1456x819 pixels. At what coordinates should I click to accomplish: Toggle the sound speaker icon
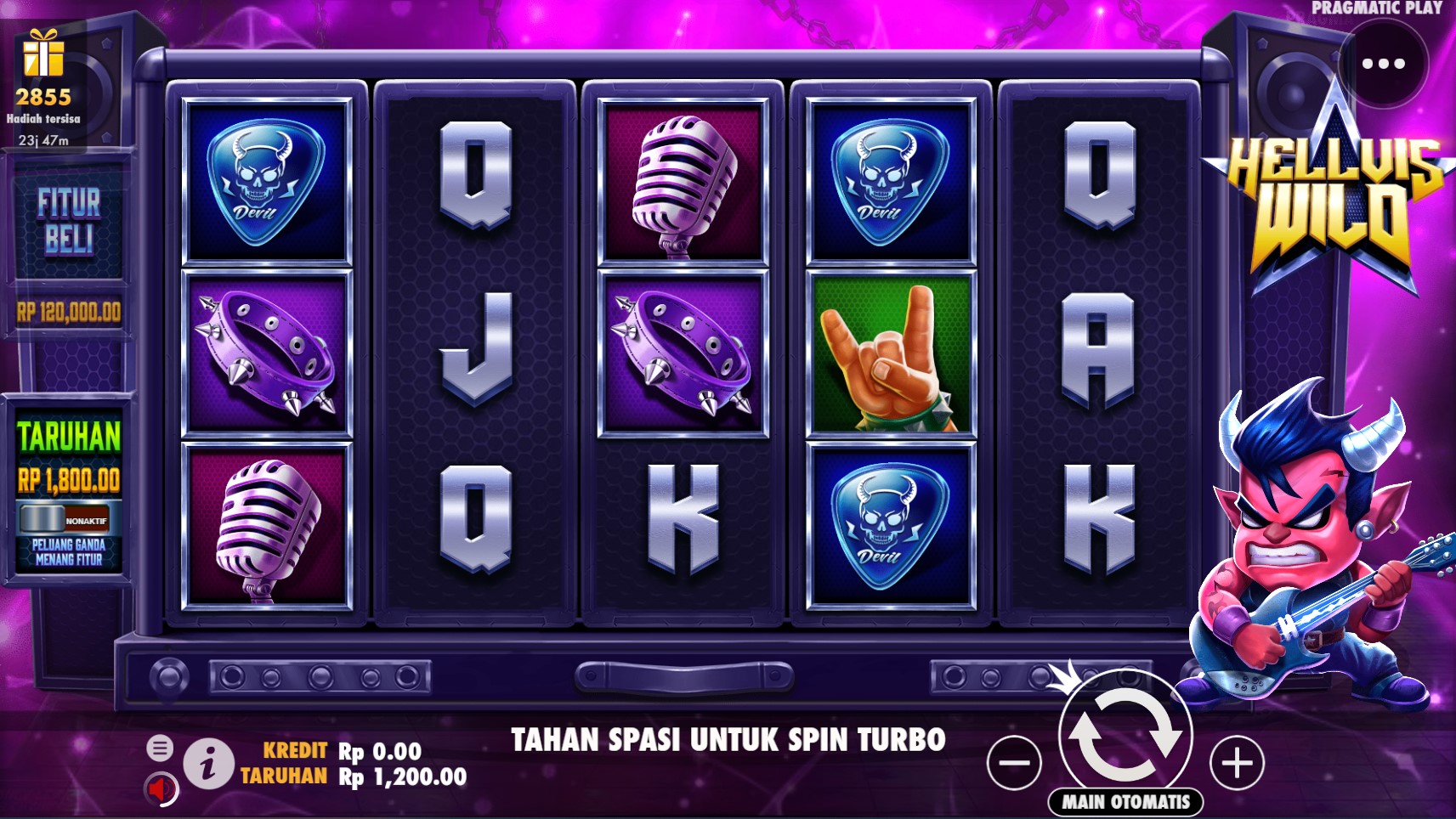[x=160, y=789]
